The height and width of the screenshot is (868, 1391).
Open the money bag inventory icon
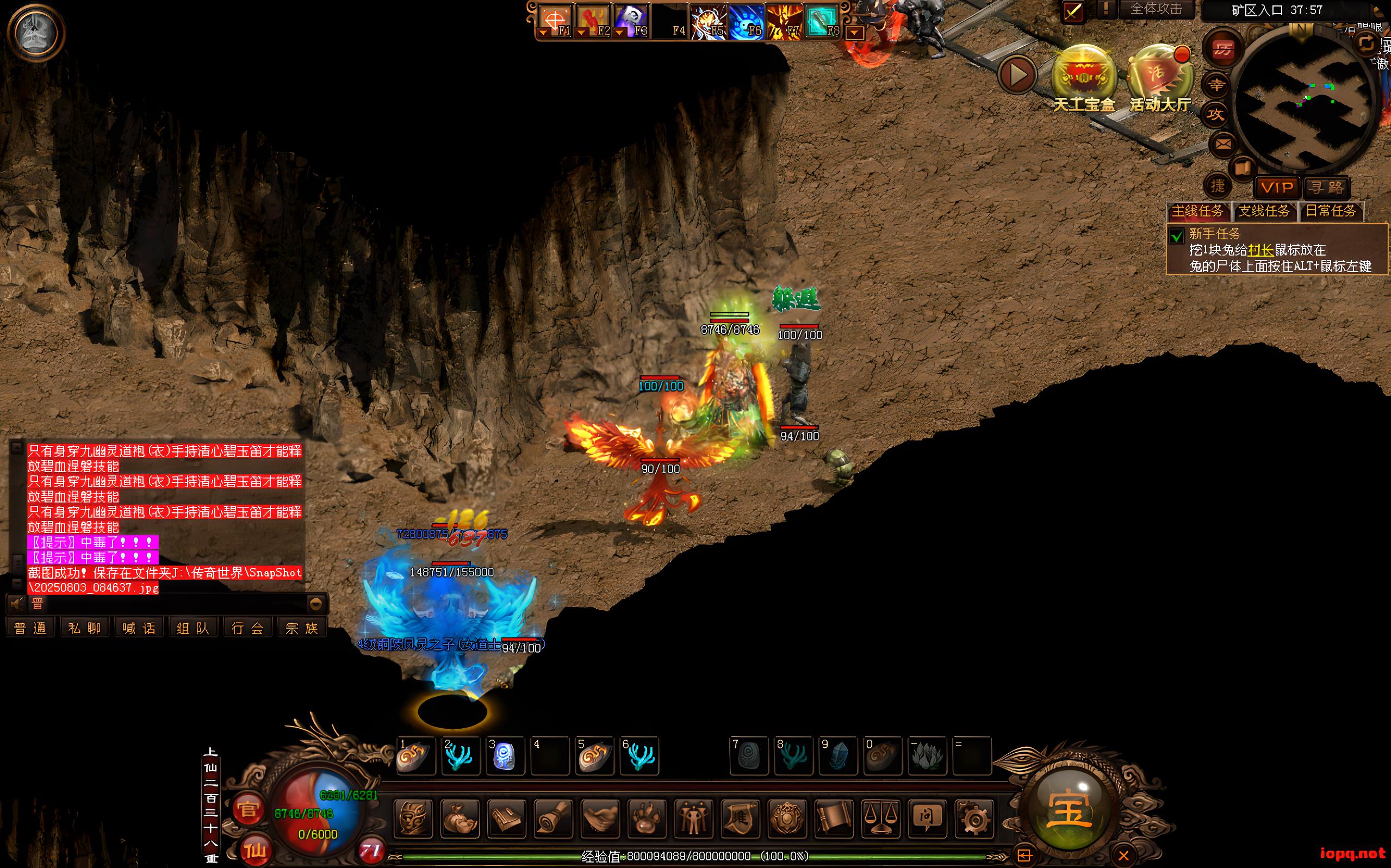[460, 817]
